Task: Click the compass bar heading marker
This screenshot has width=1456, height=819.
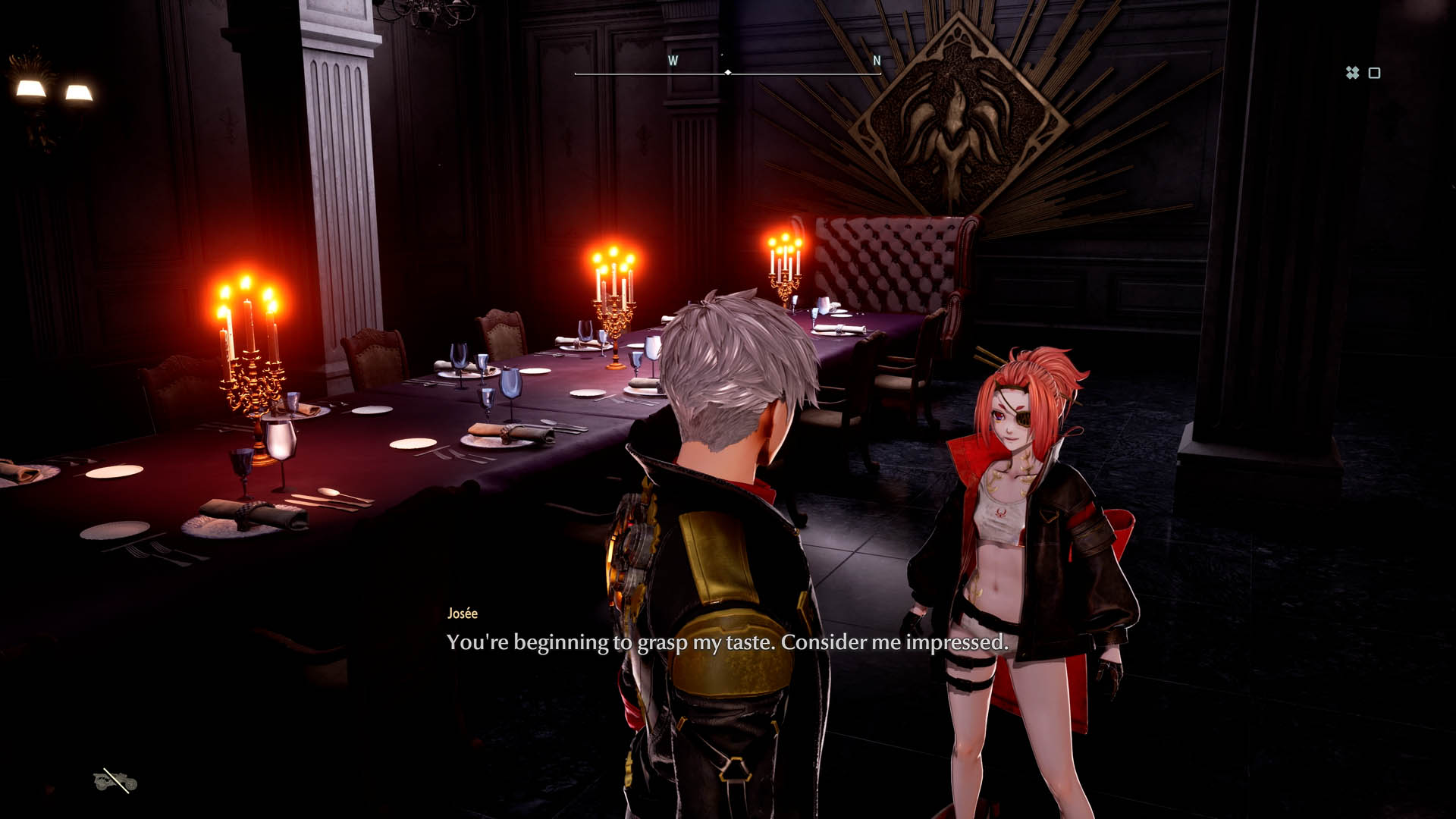Action: click(728, 73)
